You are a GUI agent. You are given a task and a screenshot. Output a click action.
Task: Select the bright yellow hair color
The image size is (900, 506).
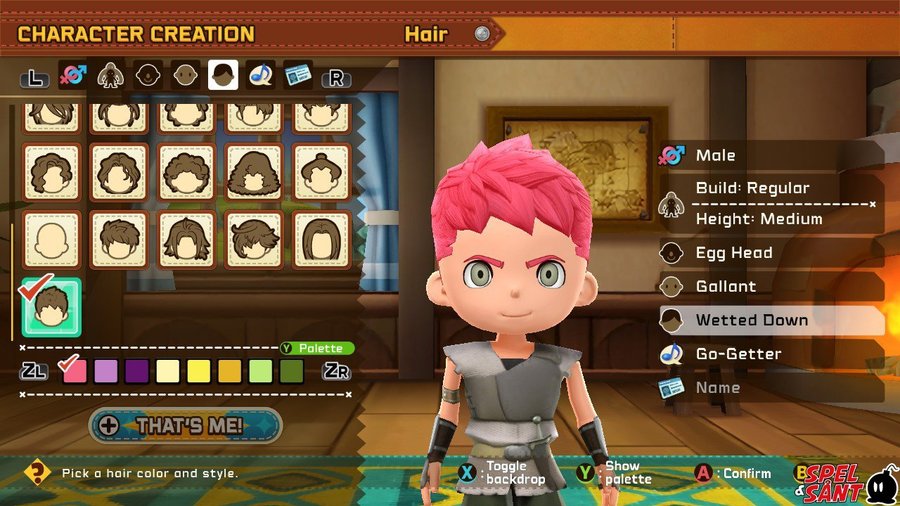tap(199, 372)
